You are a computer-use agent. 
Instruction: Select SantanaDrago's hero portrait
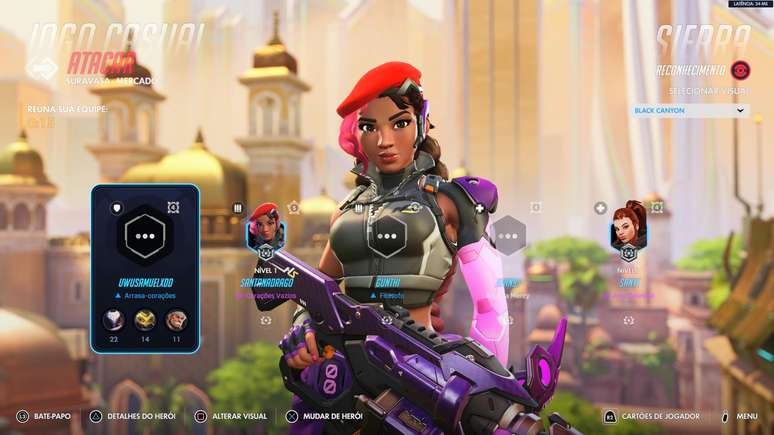pos(265,229)
